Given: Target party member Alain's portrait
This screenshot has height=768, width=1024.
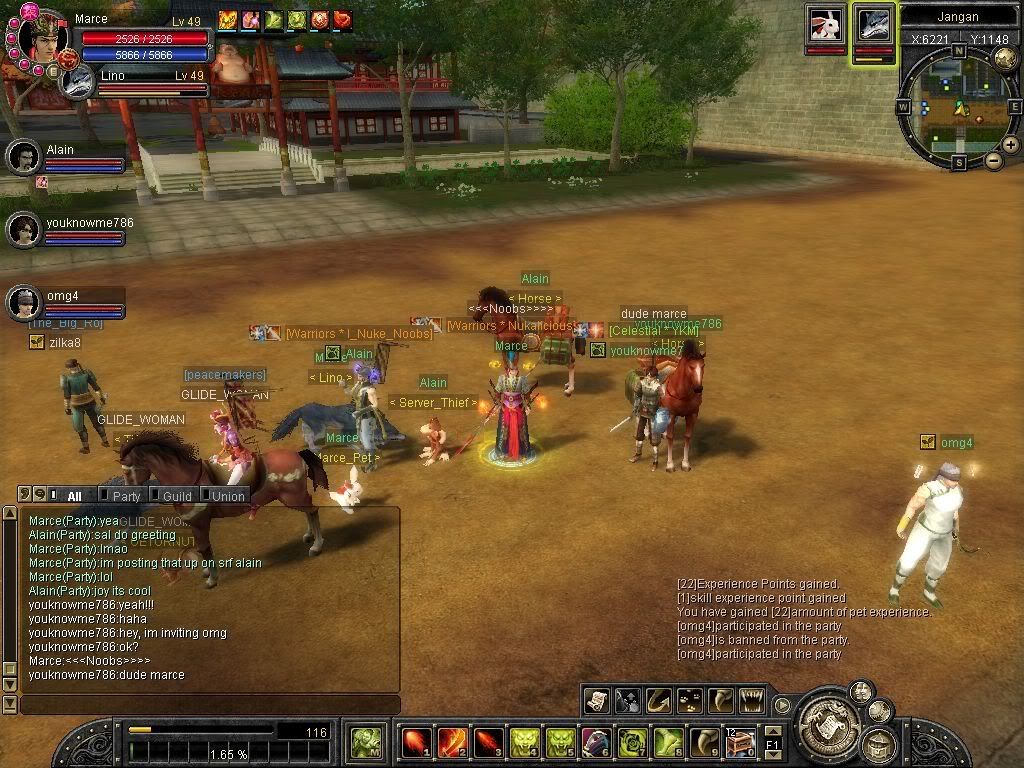Looking at the screenshot, I should tap(23, 157).
